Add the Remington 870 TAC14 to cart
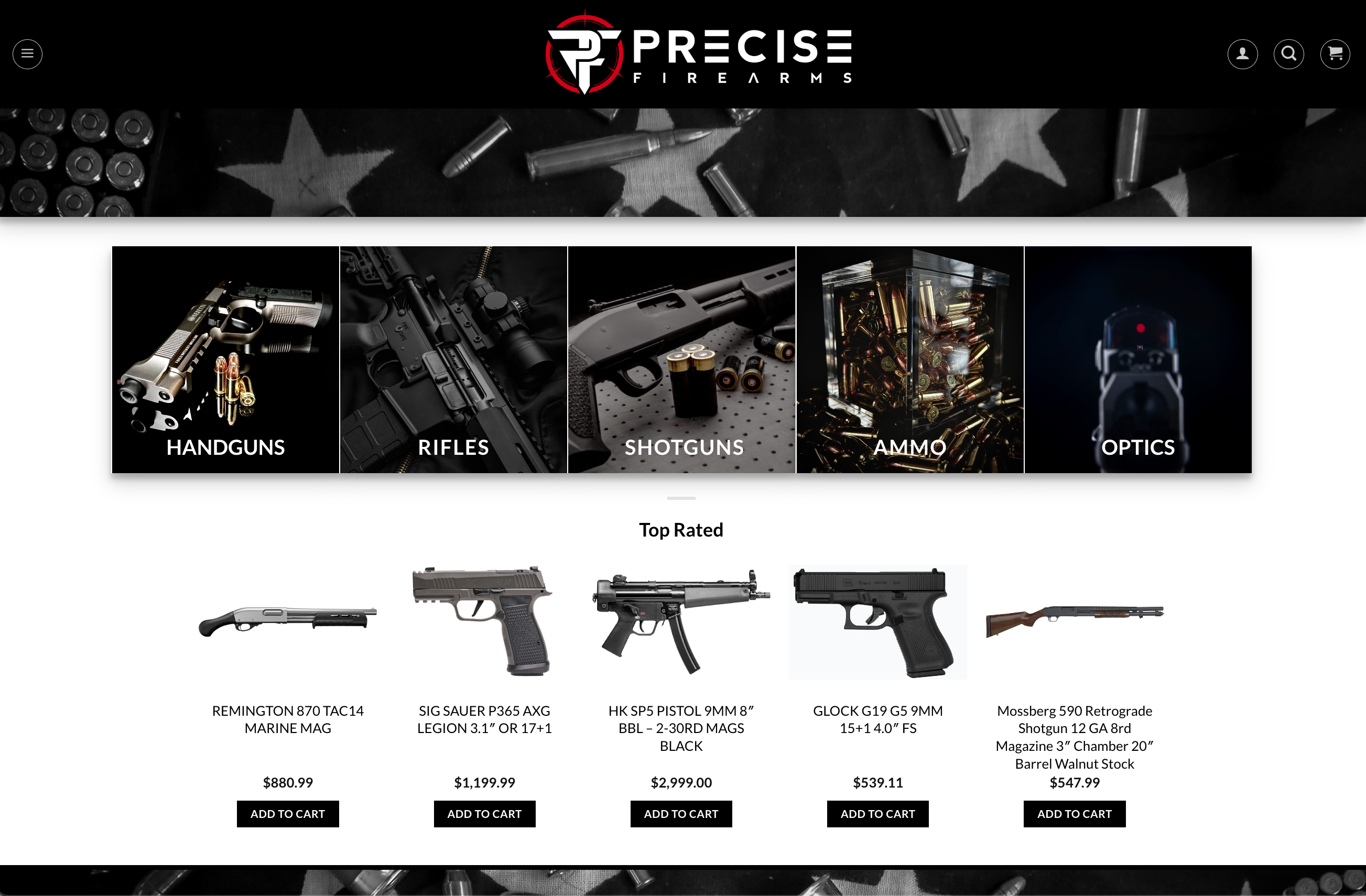The height and width of the screenshot is (896, 1366). point(288,813)
